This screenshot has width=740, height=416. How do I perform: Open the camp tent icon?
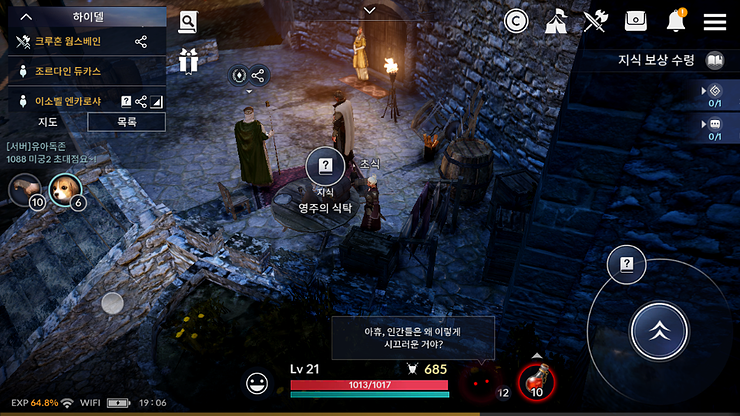pos(556,21)
